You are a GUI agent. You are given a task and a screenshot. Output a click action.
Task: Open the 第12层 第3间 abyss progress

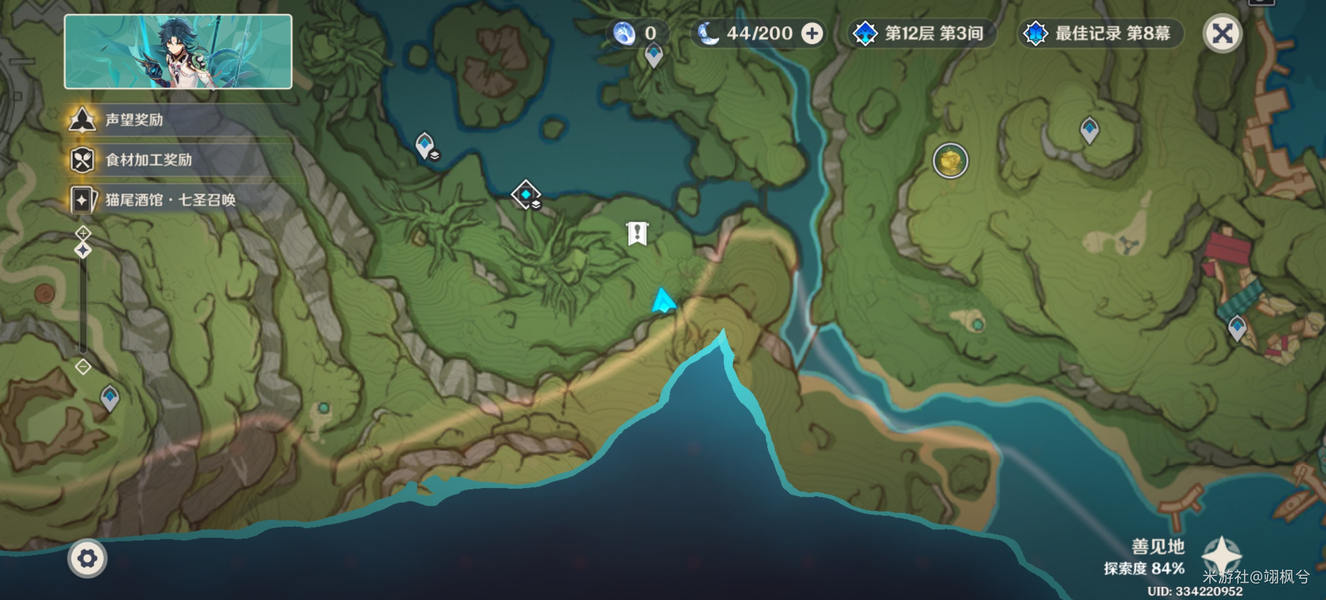920,33
